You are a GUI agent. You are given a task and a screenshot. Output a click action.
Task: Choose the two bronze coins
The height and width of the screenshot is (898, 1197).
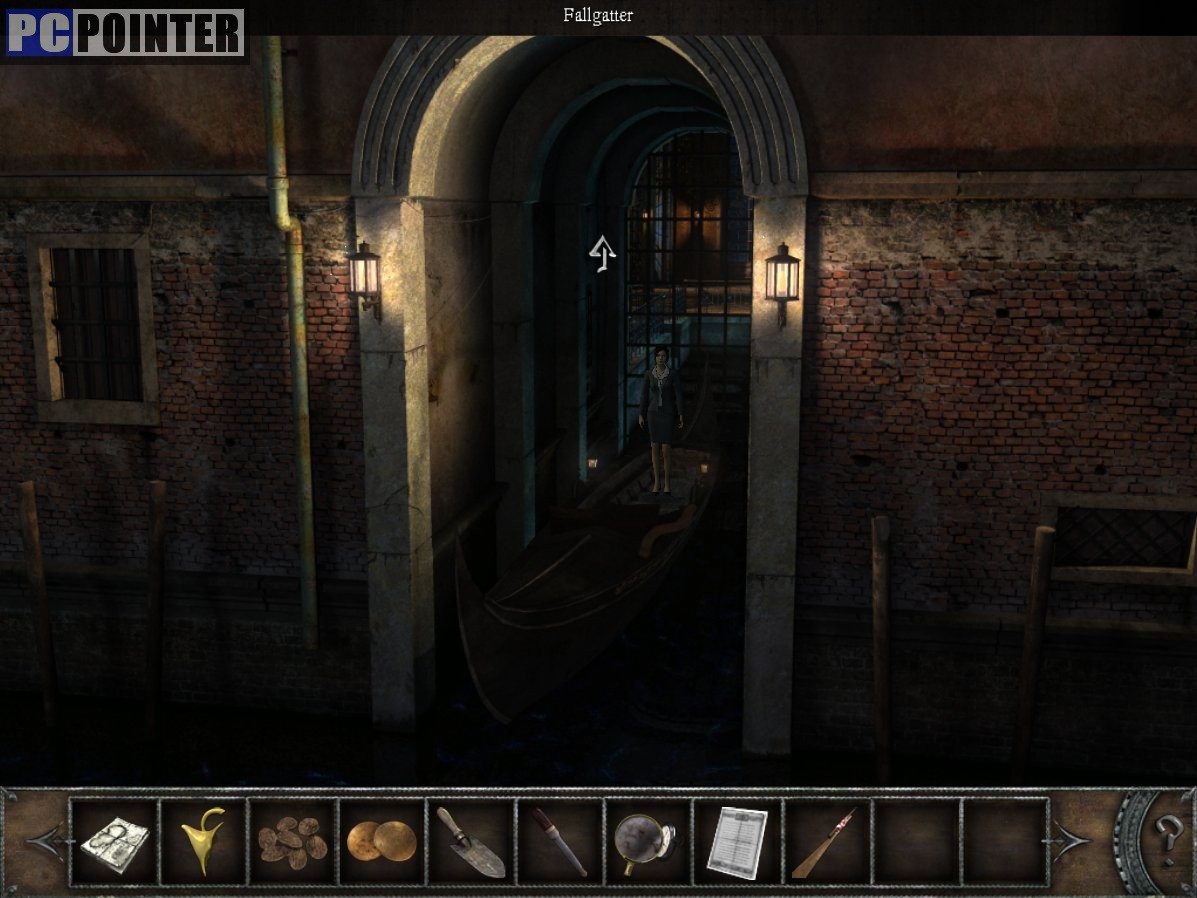pos(381,842)
